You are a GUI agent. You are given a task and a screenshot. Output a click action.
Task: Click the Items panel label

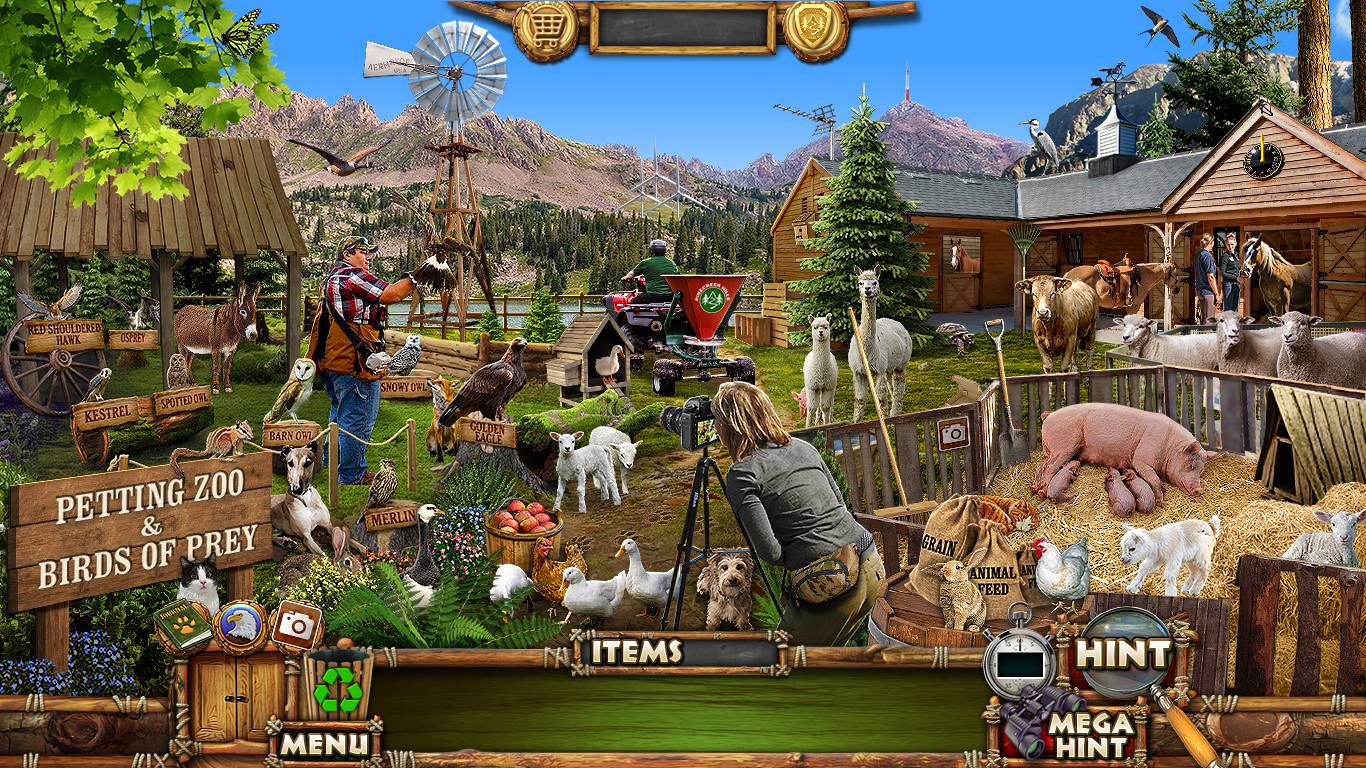(x=636, y=652)
